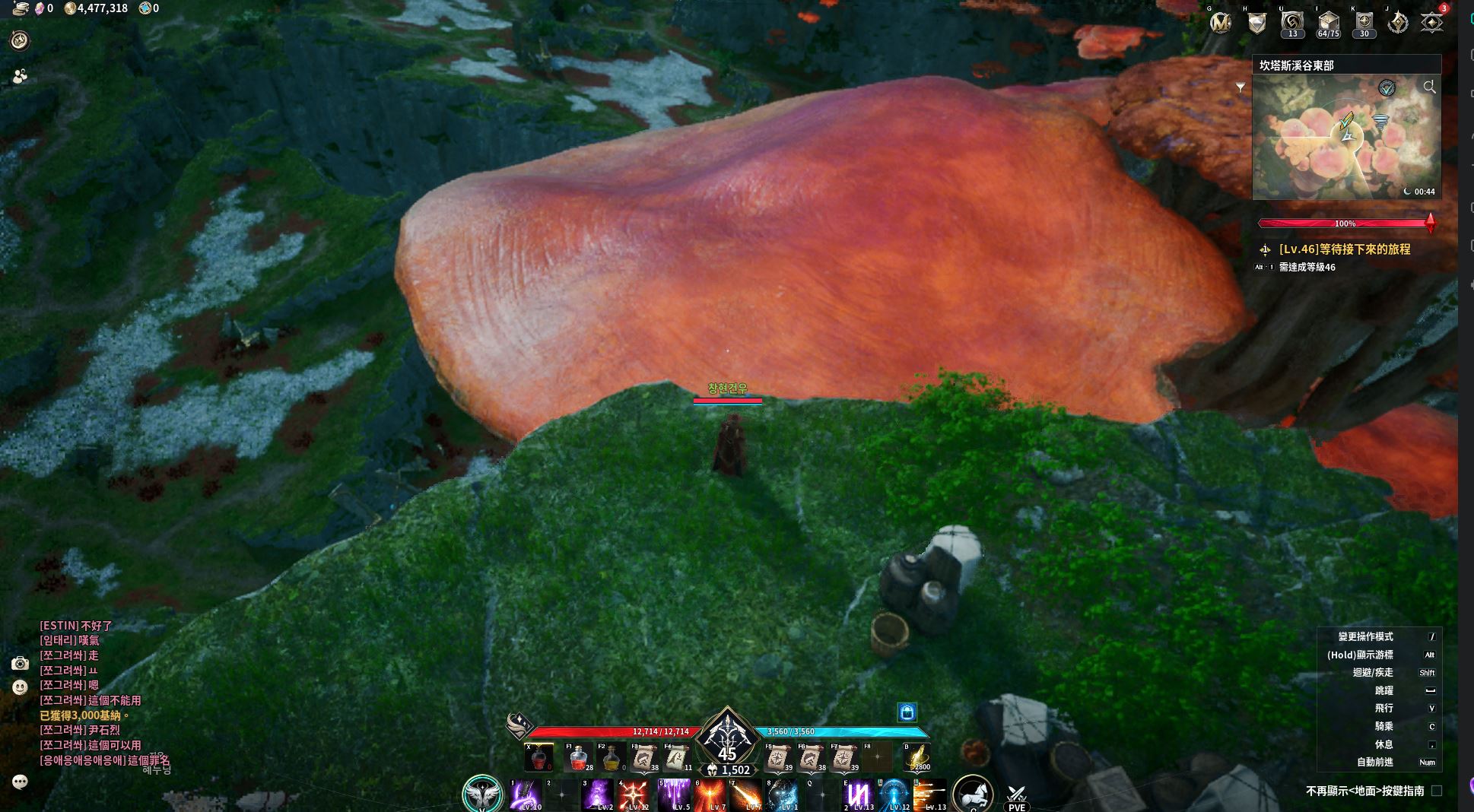The height and width of the screenshot is (812, 1474).
Task: Open the gold M menu icon
Action: (x=1221, y=24)
